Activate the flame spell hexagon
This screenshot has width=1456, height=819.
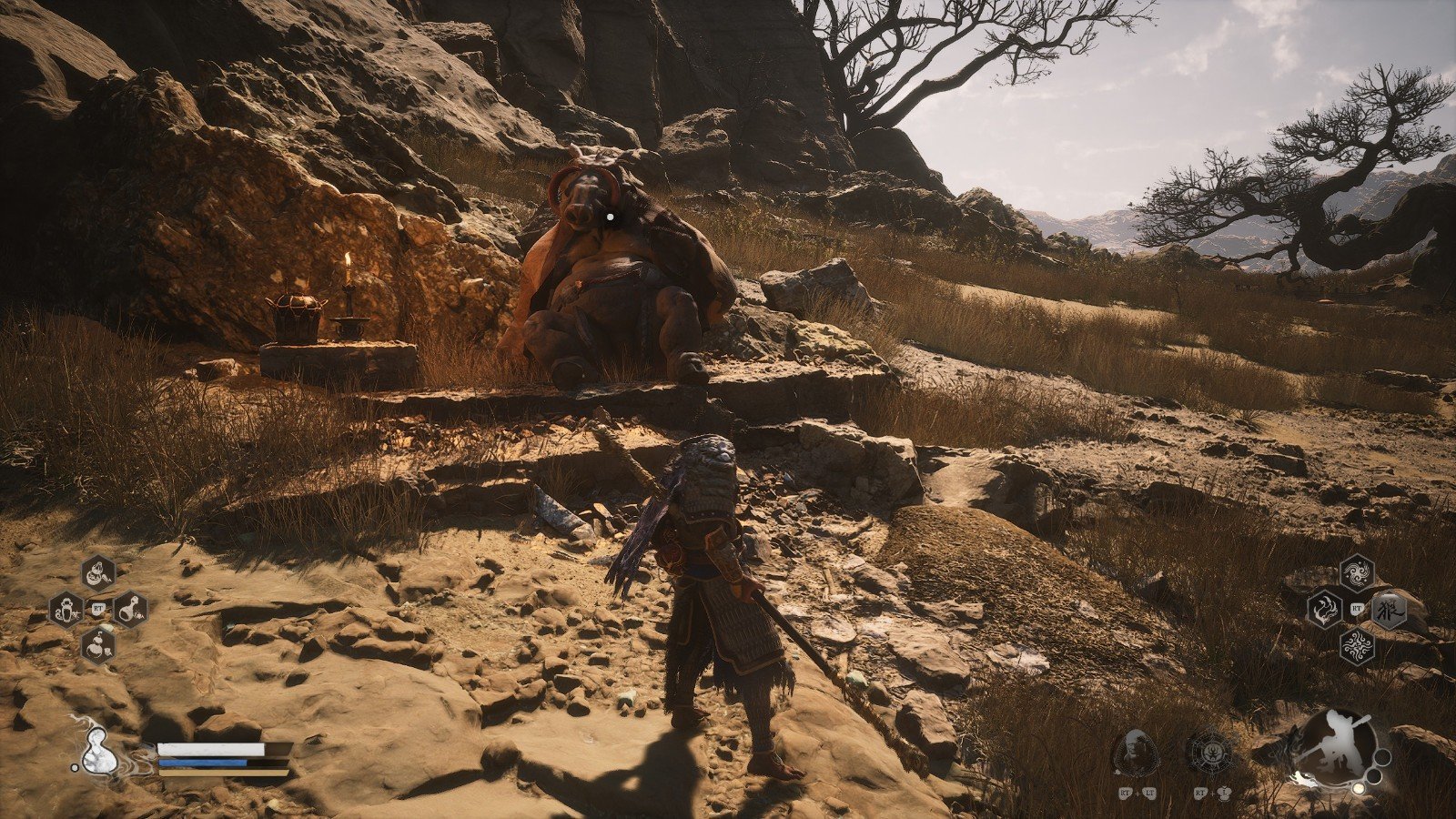pyautogui.click(x=1325, y=609)
